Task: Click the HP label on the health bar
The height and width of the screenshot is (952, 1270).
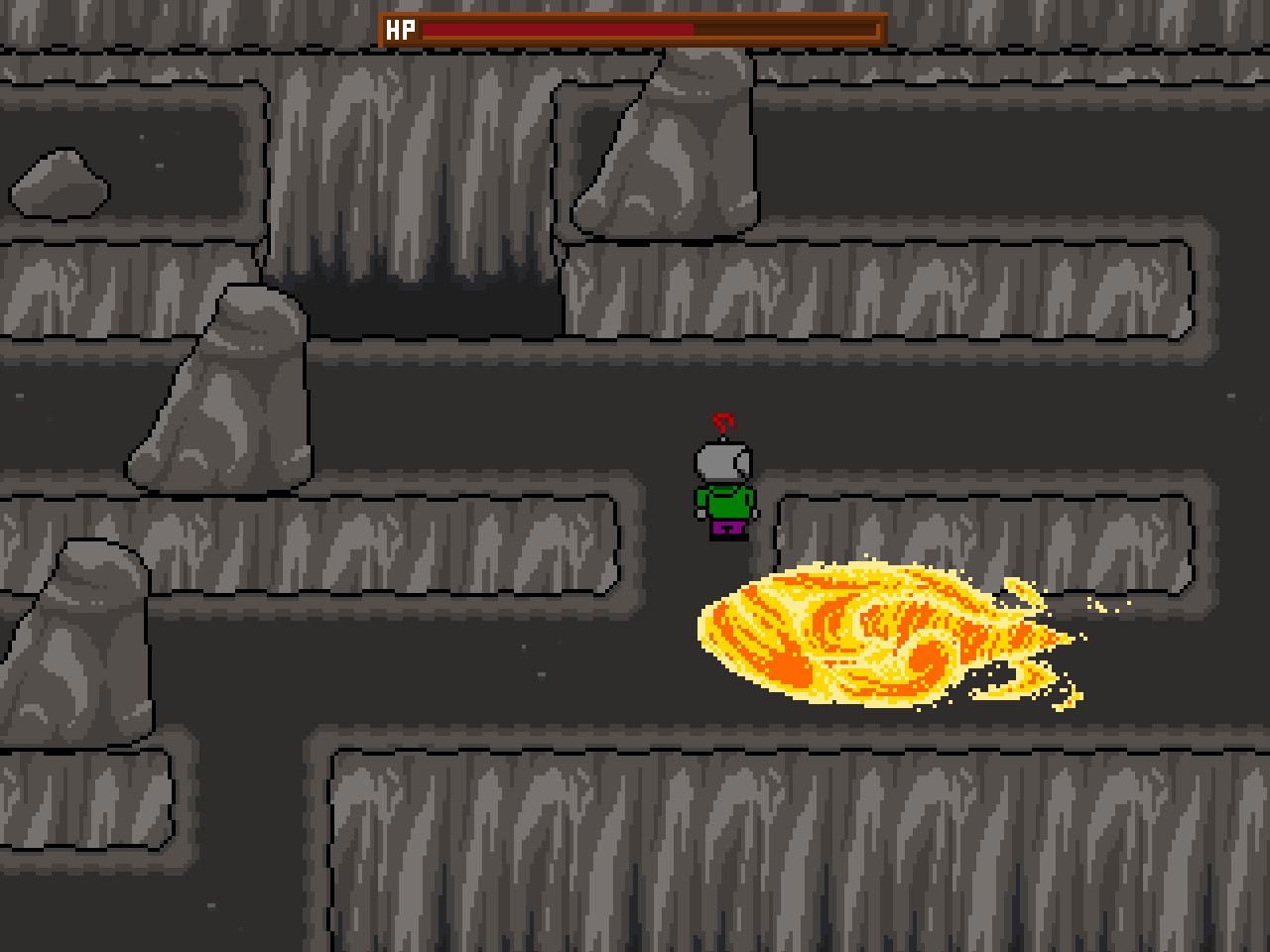Action: [399, 29]
